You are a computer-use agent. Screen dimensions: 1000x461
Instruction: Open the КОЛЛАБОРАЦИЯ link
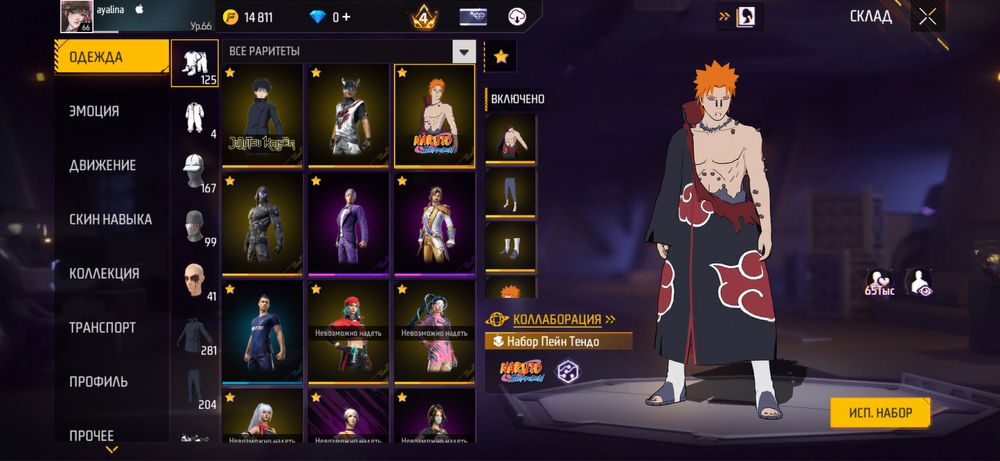[x=564, y=320]
